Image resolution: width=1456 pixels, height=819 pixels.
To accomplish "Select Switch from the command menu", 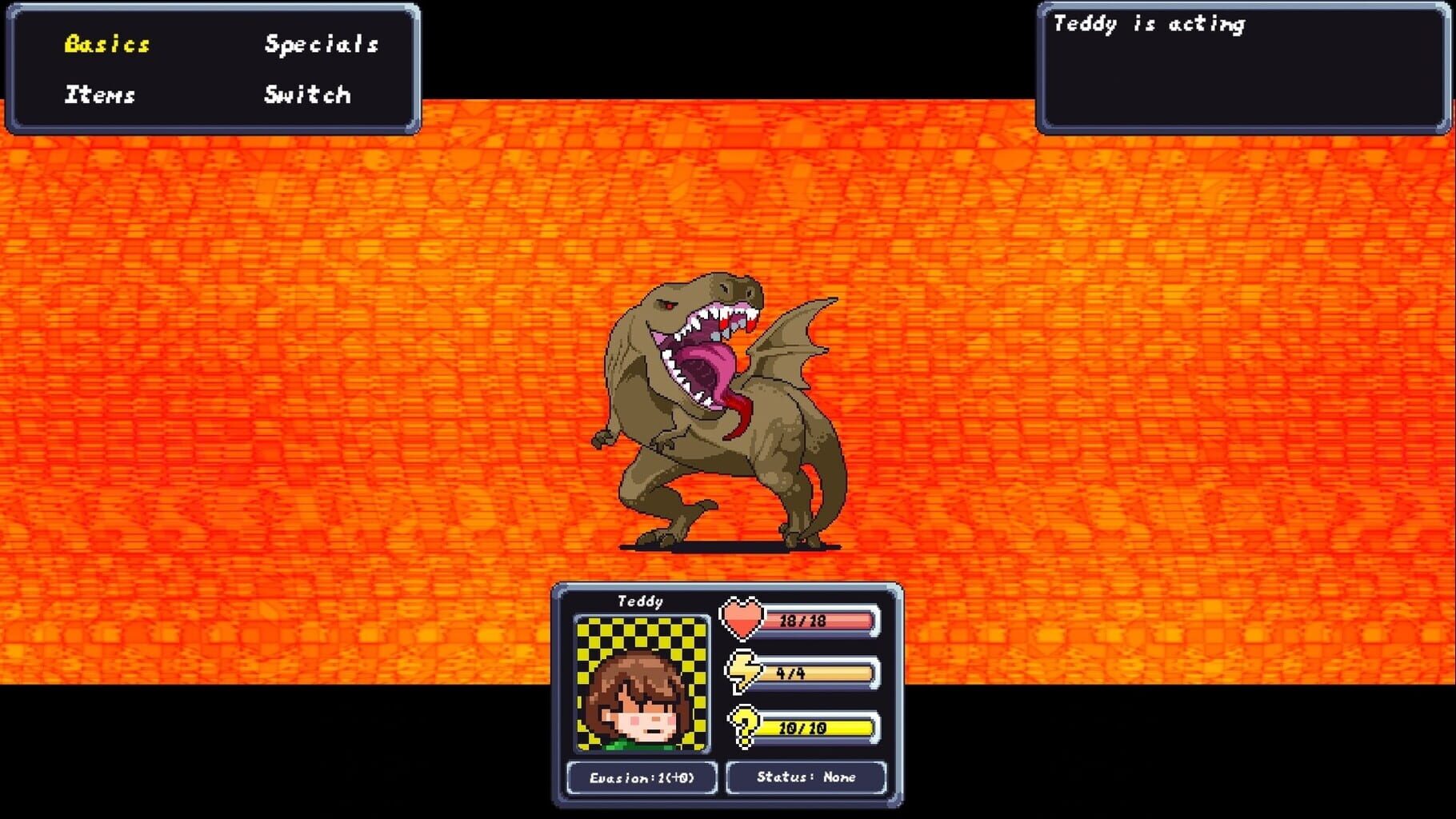I will (306, 95).
